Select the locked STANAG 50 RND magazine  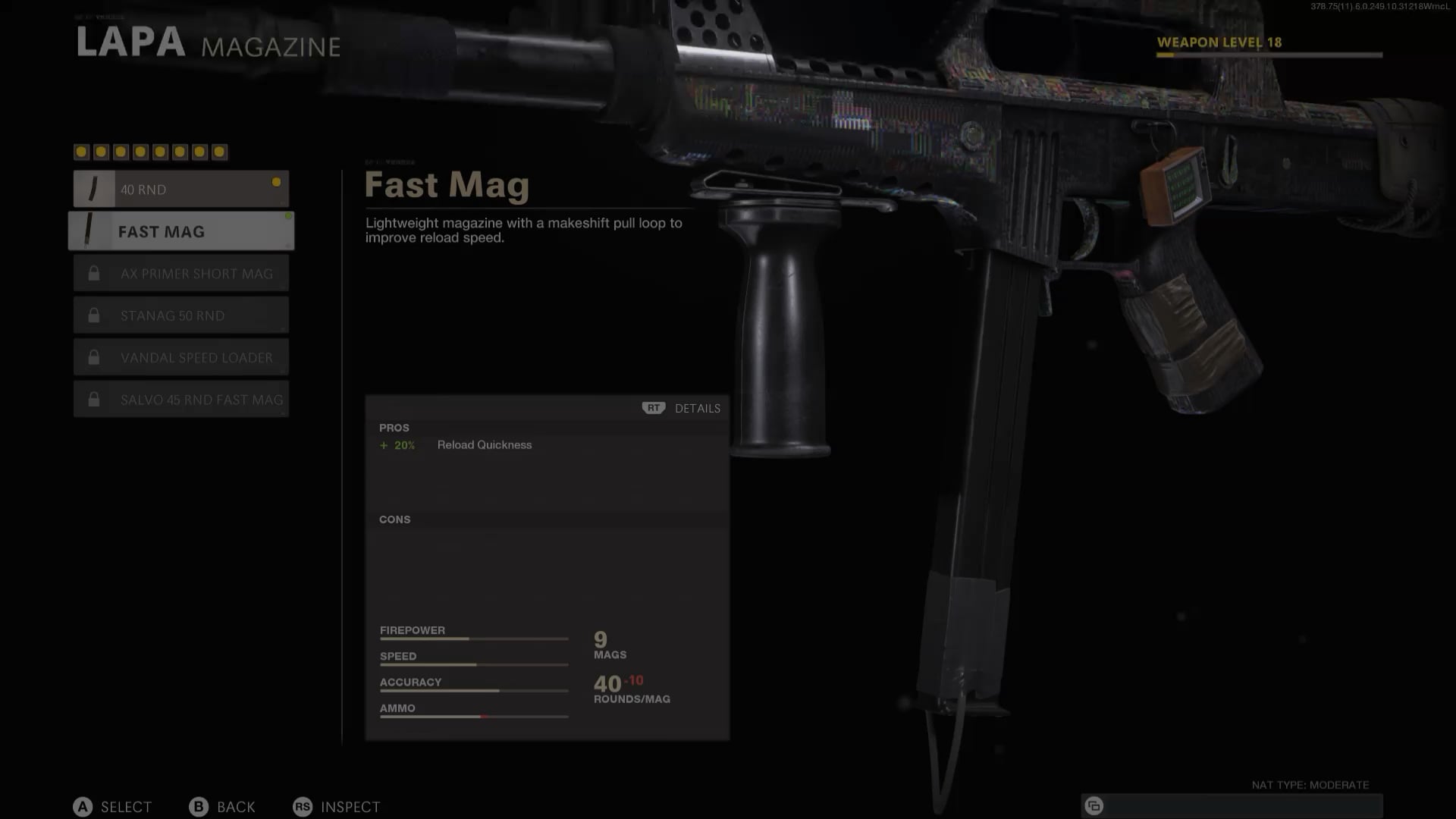[180, 315]
